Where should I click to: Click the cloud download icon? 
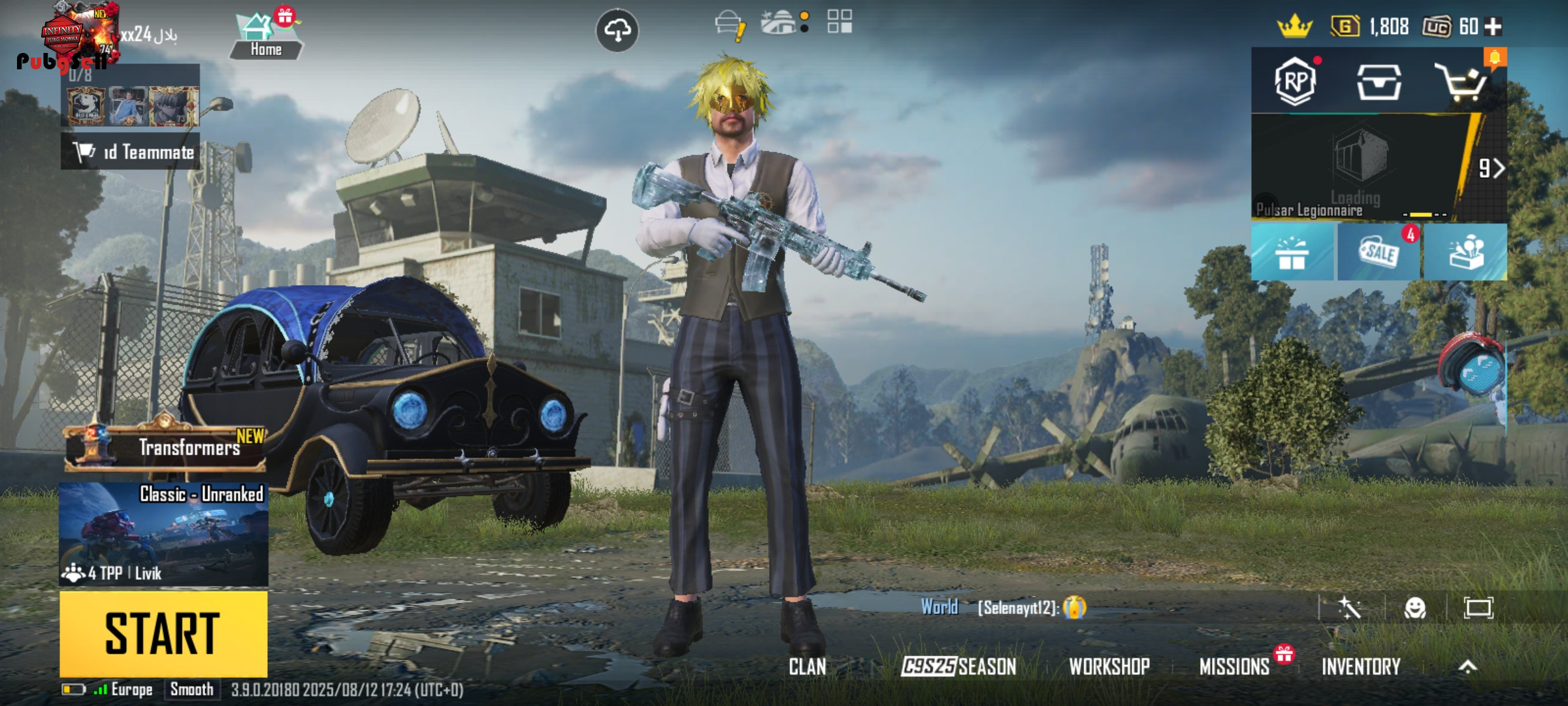617,30
